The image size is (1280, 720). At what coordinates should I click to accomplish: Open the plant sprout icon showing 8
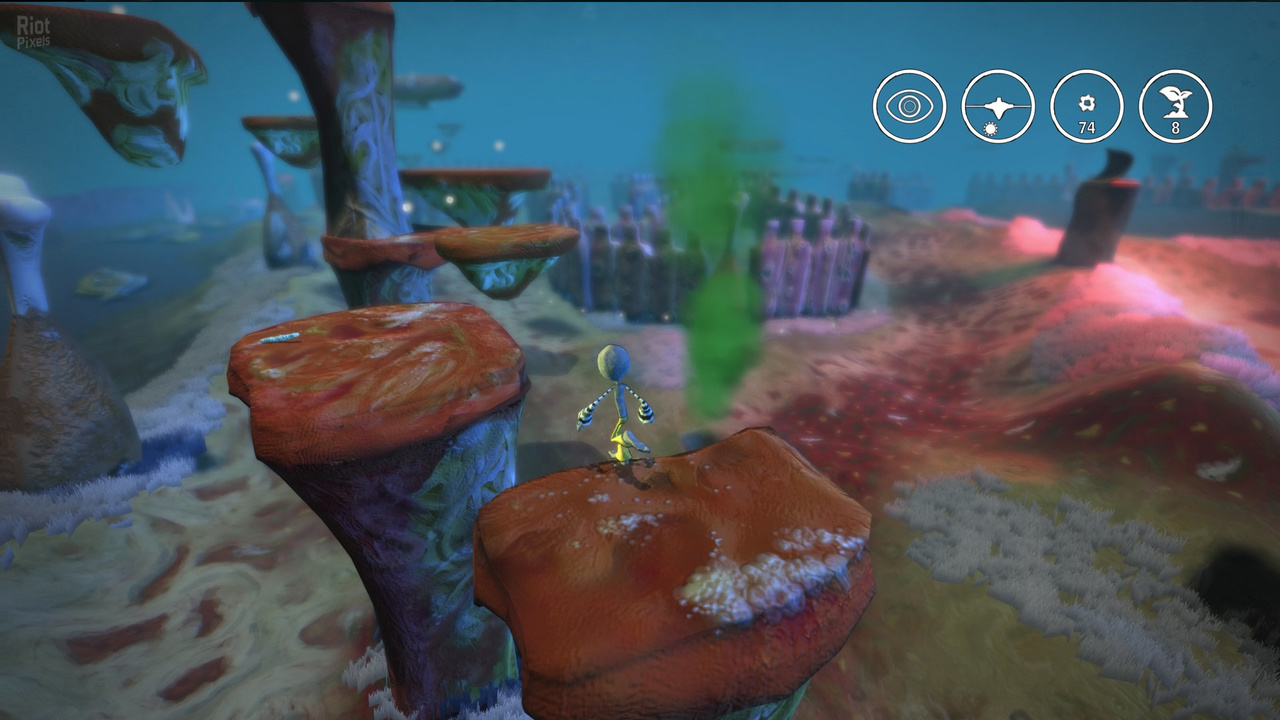click(1176, 106)
